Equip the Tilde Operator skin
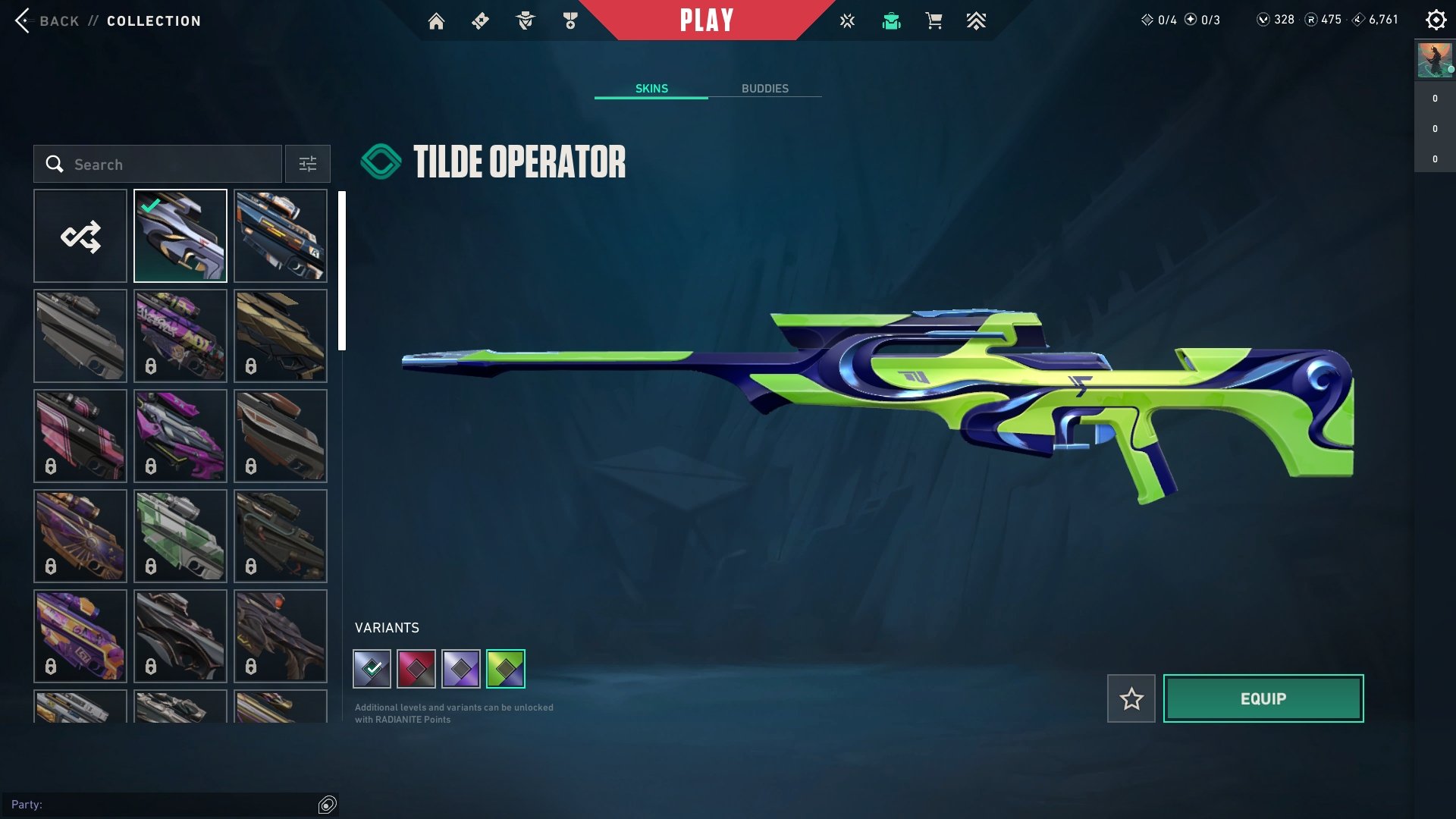 [1263, 698]
